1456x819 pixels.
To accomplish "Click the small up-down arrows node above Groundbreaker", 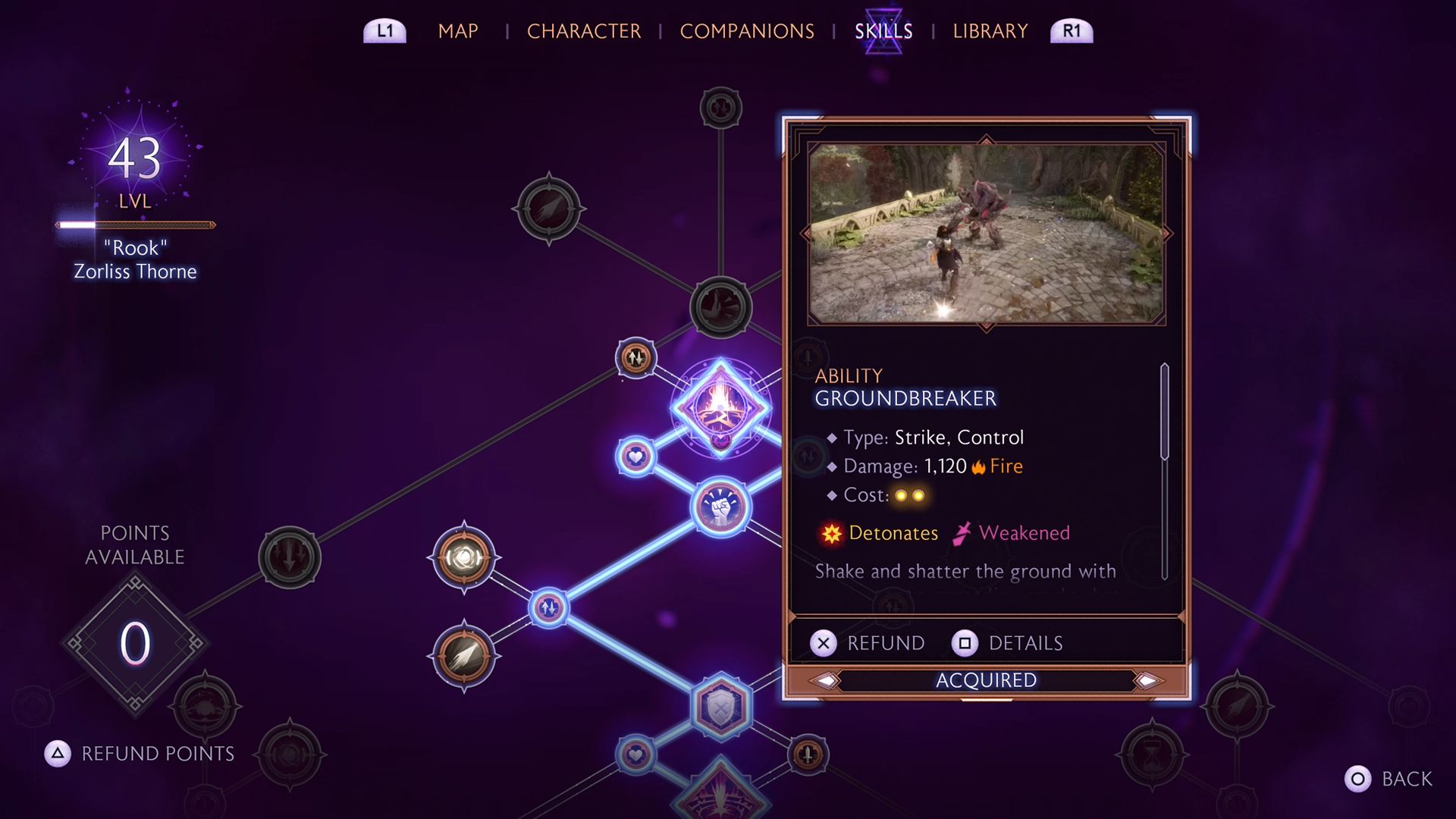I will [635, 356].
